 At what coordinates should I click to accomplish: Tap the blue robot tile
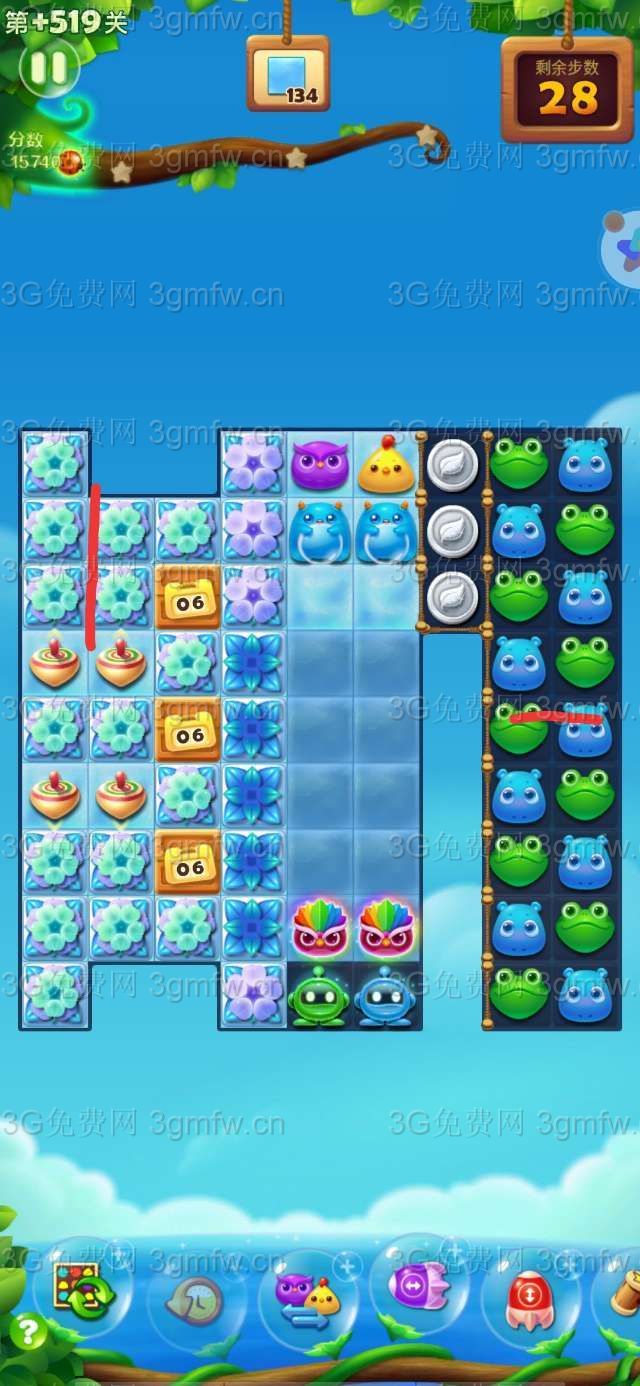pos(385,996)
